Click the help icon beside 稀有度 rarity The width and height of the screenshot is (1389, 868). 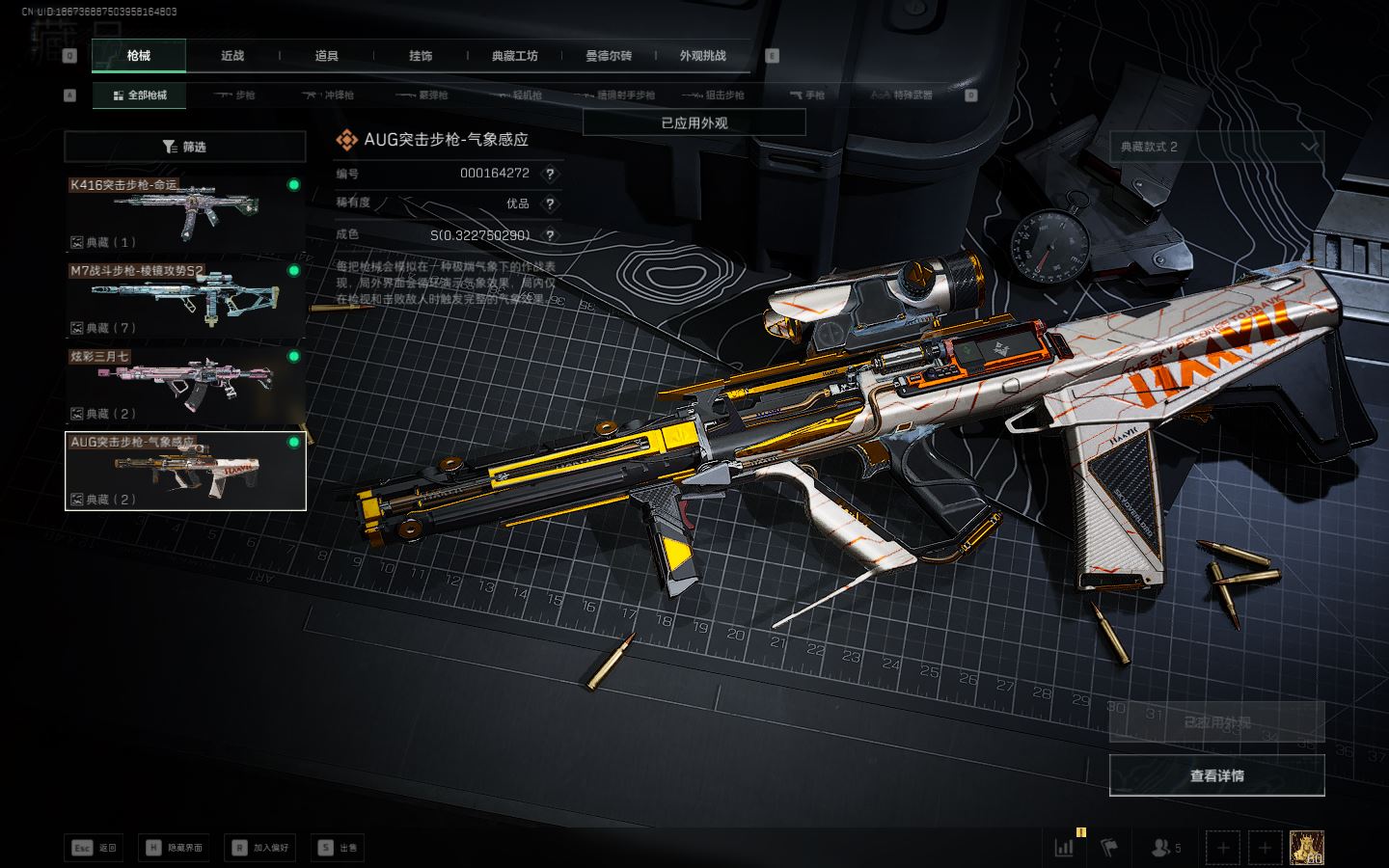[550, 203]
